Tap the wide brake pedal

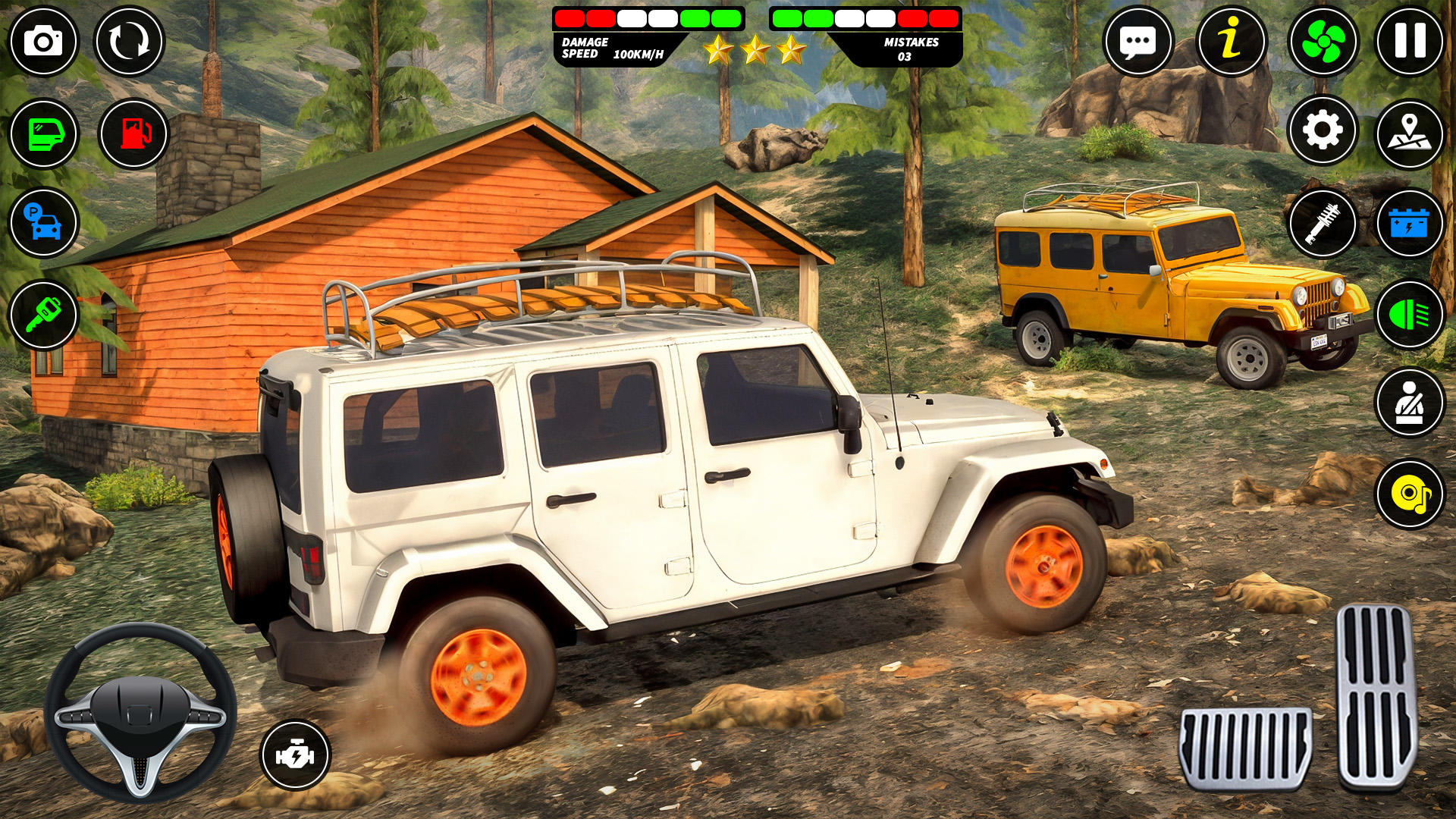coord(1245,748)
